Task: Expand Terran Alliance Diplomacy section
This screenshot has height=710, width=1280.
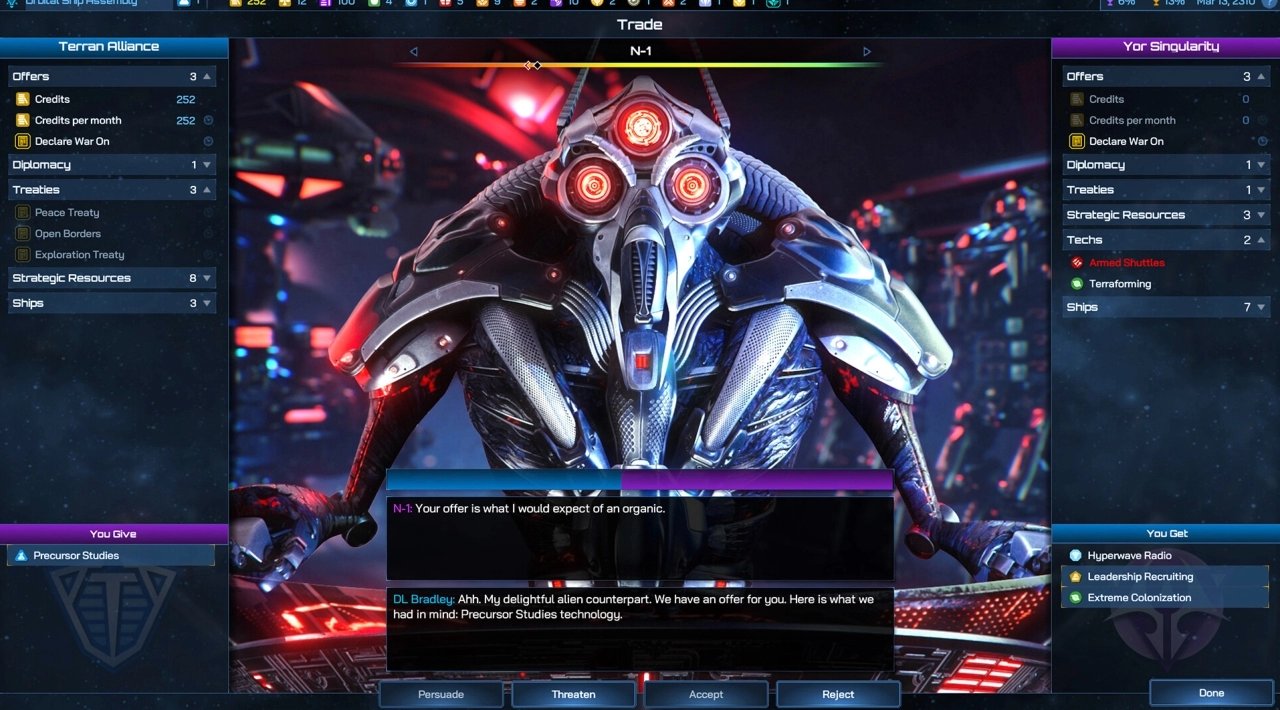Action: pos(112,165)
